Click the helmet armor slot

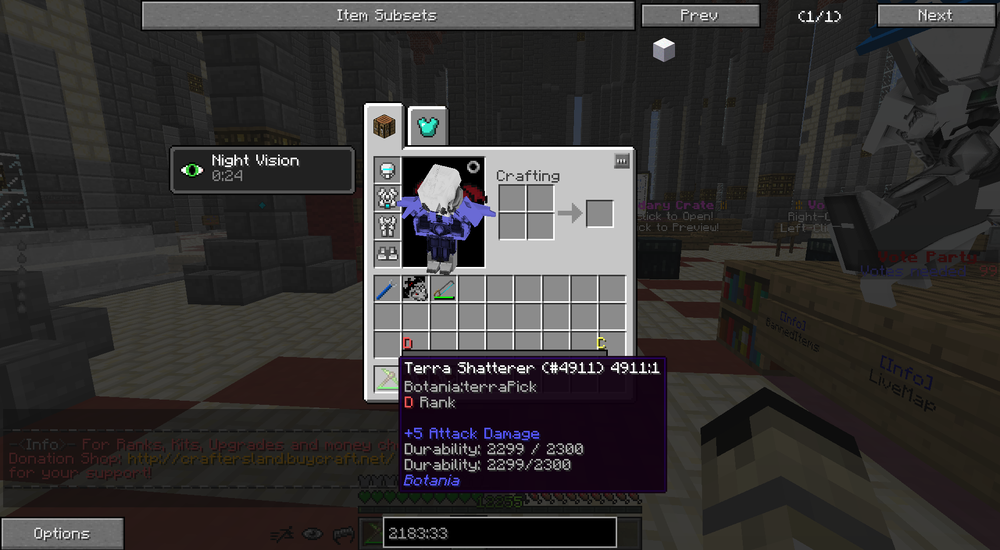tap(387, 170)
